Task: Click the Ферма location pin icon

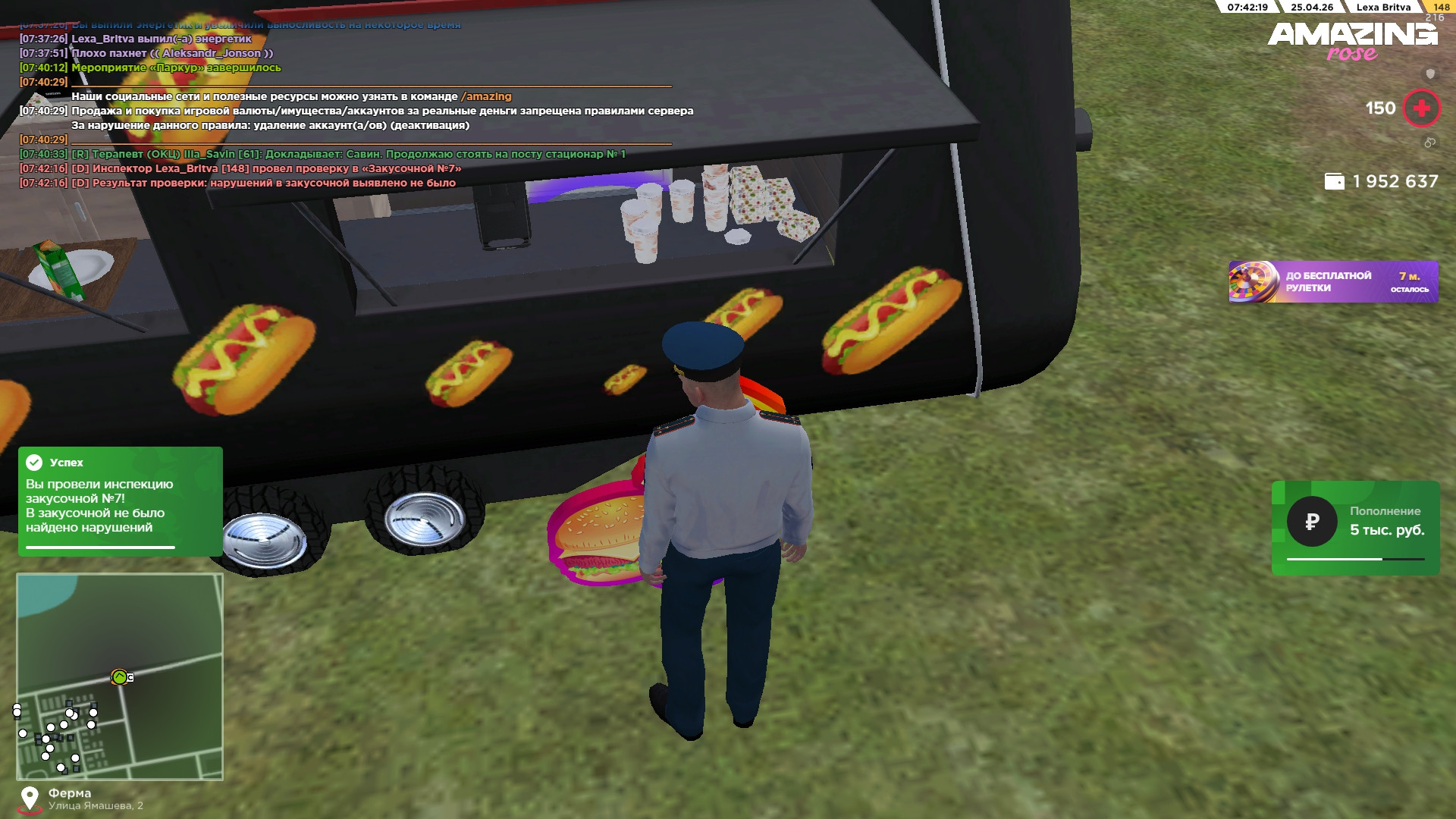Action: pos(30,798)
